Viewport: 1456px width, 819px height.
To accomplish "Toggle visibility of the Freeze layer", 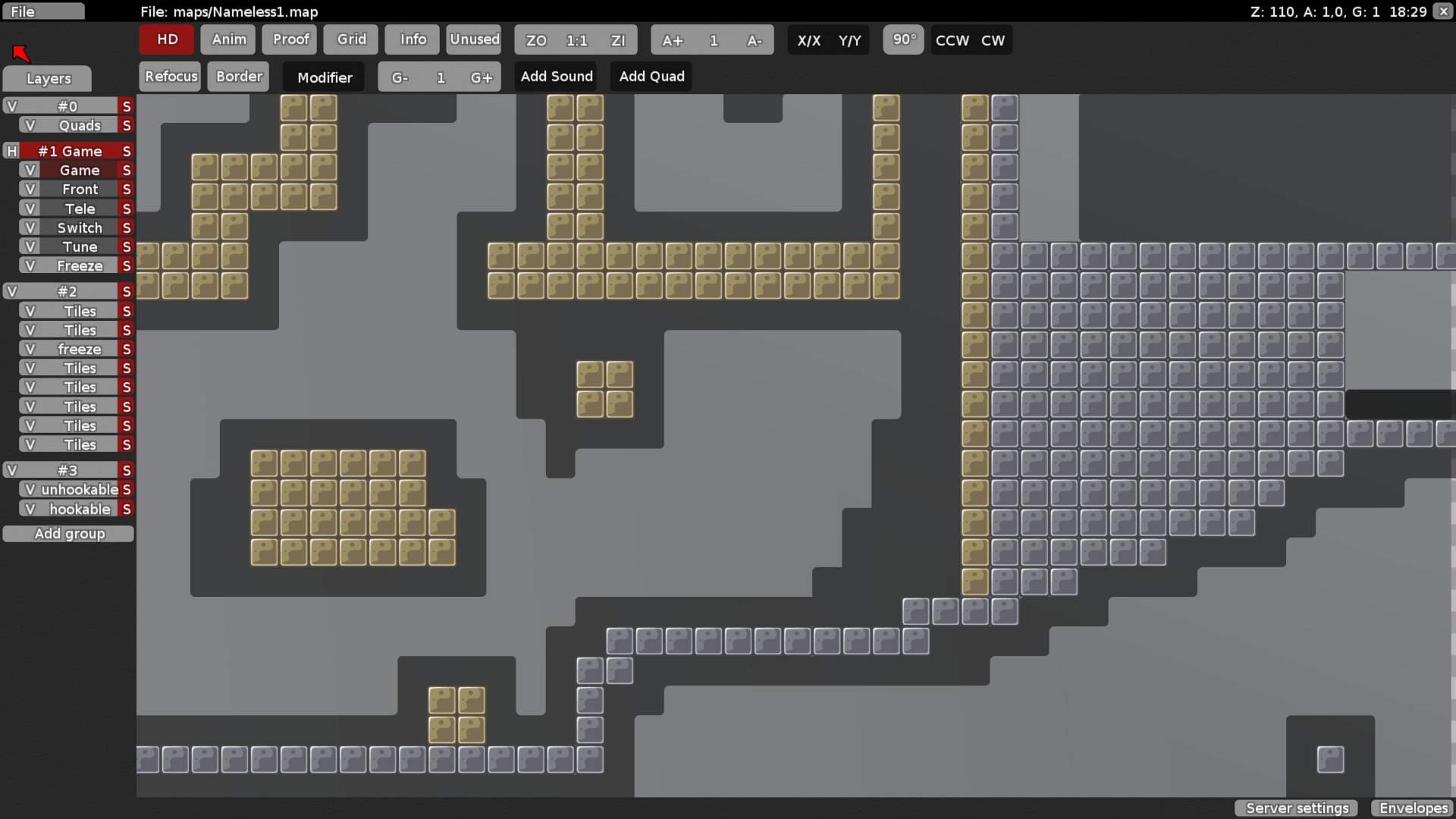I will [x=30, y=265].
